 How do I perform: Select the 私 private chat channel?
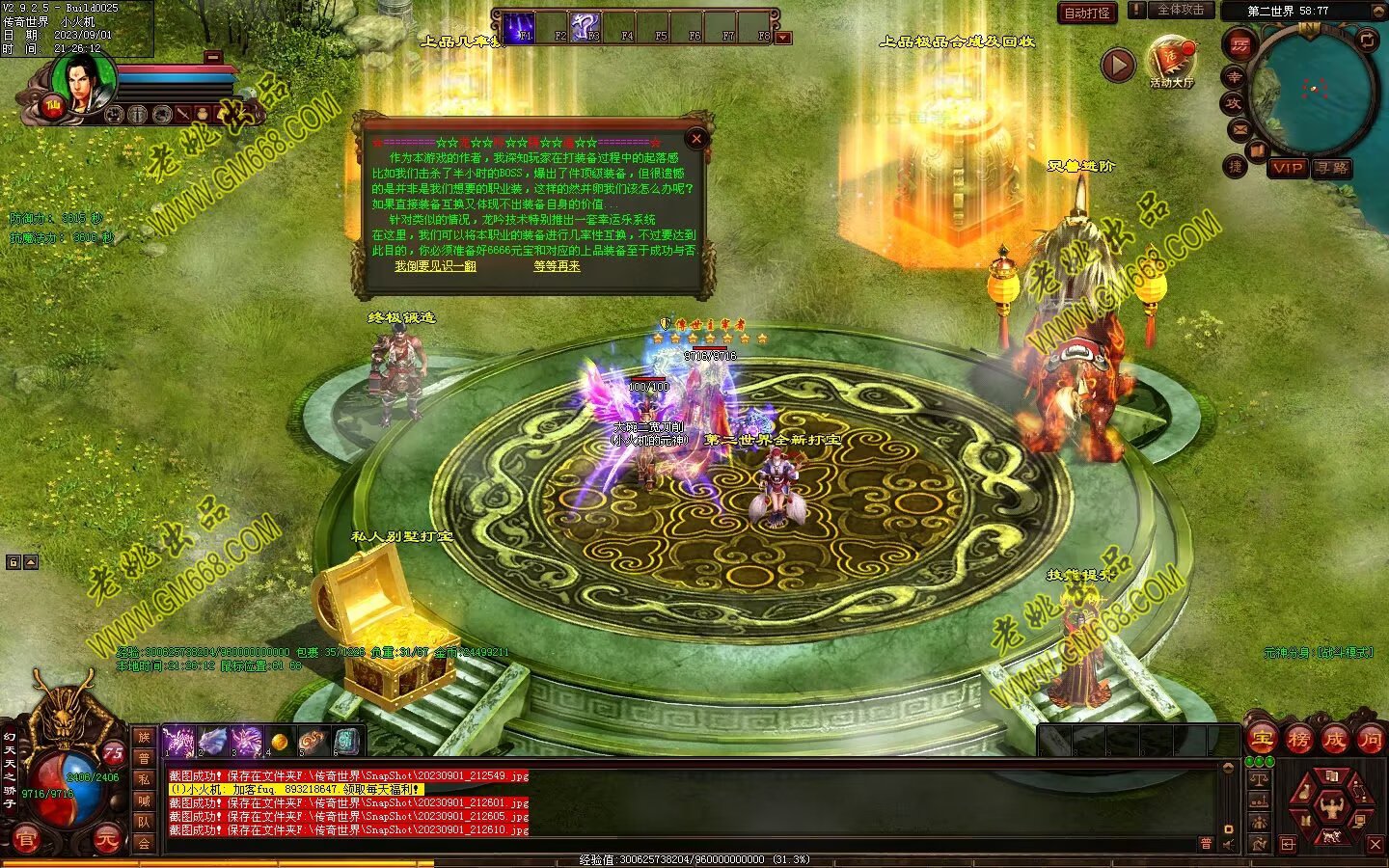[144, 779]
